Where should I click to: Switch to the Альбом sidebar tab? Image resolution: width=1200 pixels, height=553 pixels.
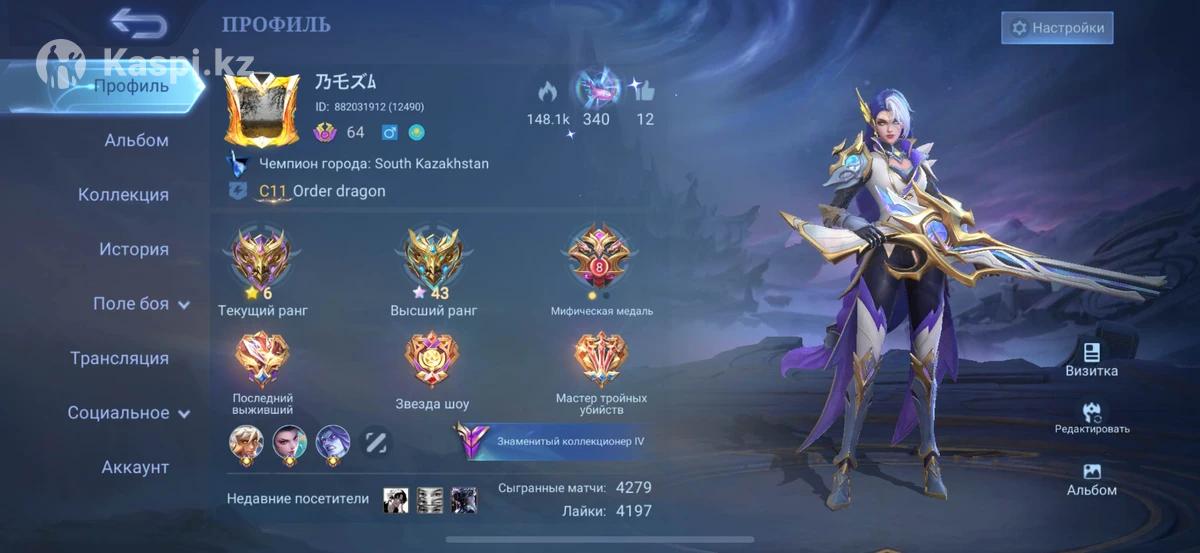(x=136, y=140)
